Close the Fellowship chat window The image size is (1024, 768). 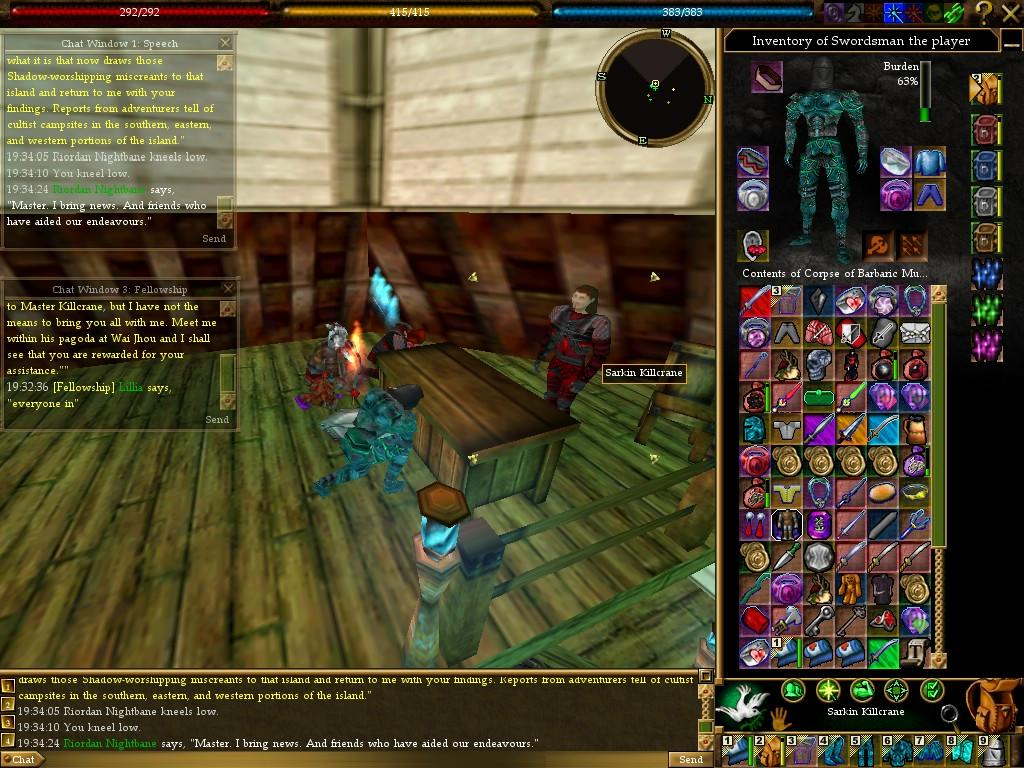227,289
